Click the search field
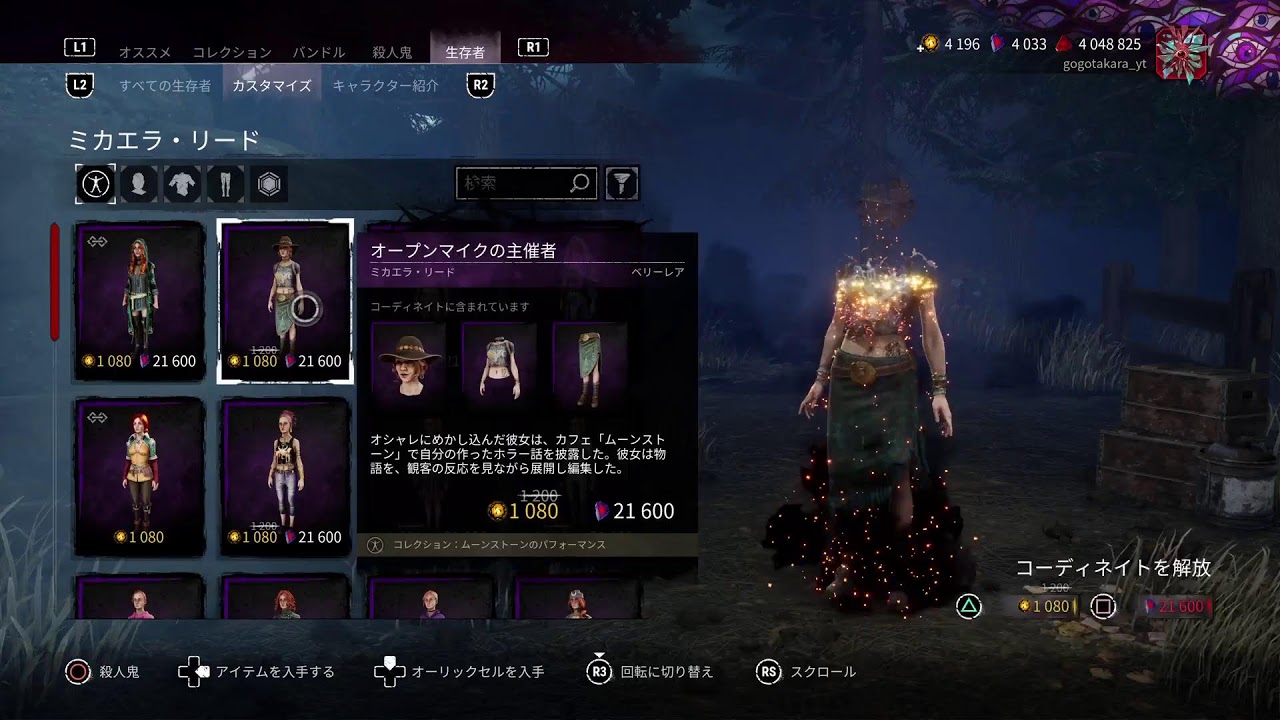 pyautogui.click(x=514, y=183)
